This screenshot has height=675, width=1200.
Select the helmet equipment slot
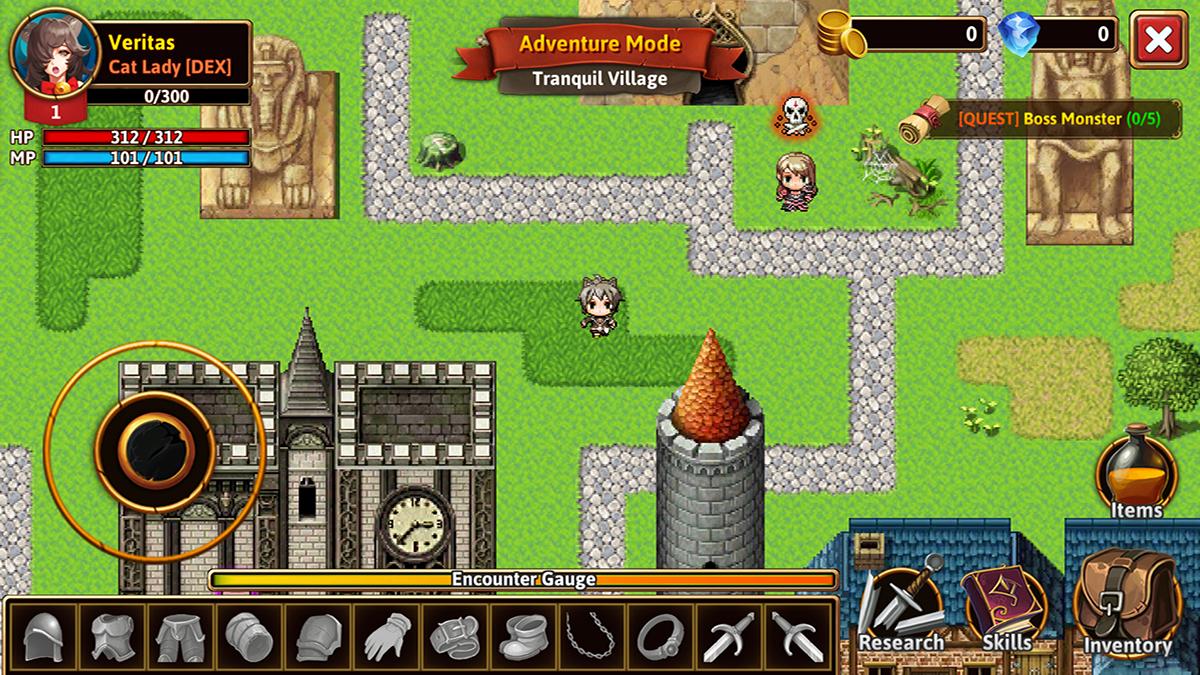43,635
